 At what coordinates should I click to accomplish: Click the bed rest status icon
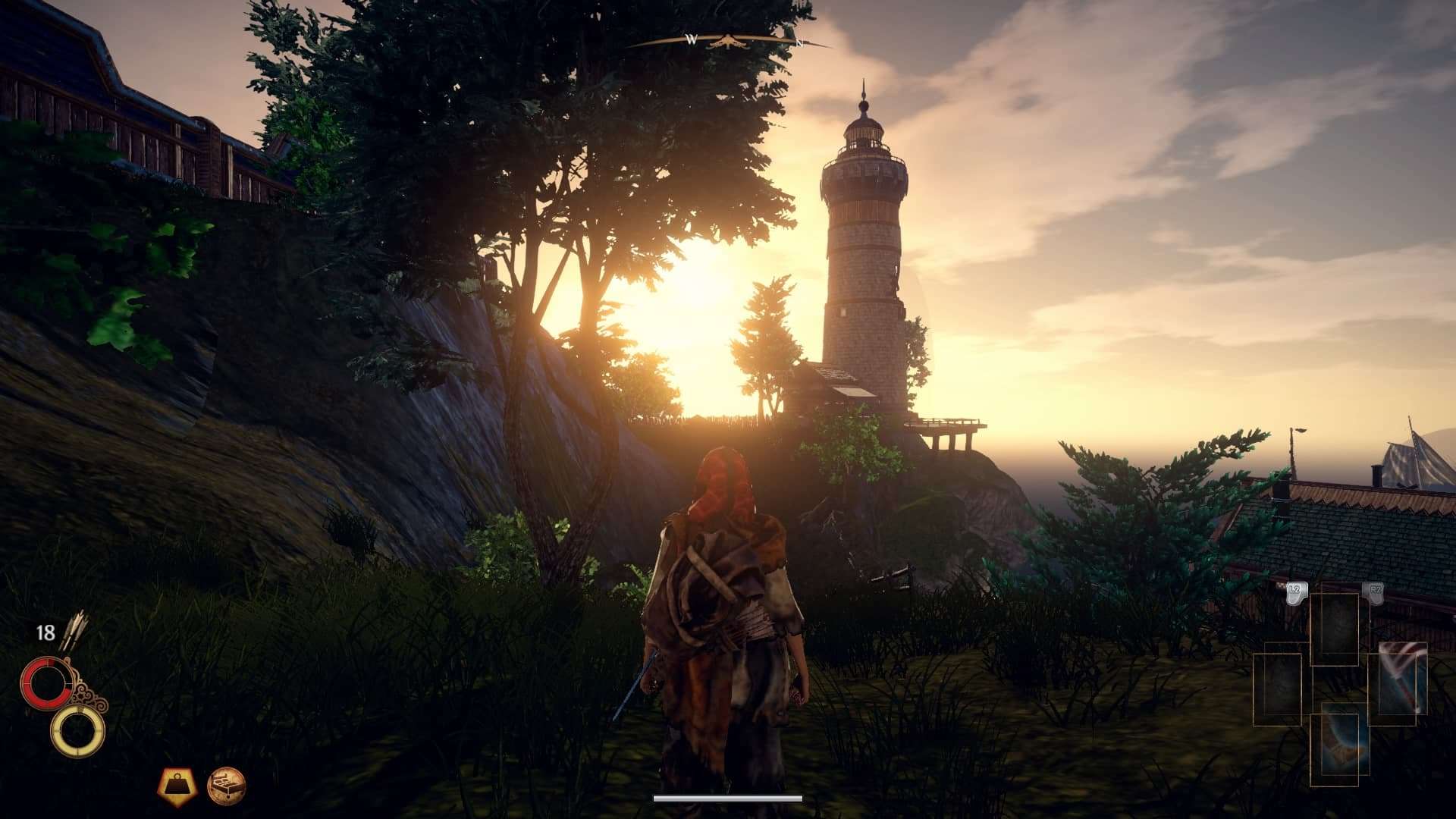point(226,786)
